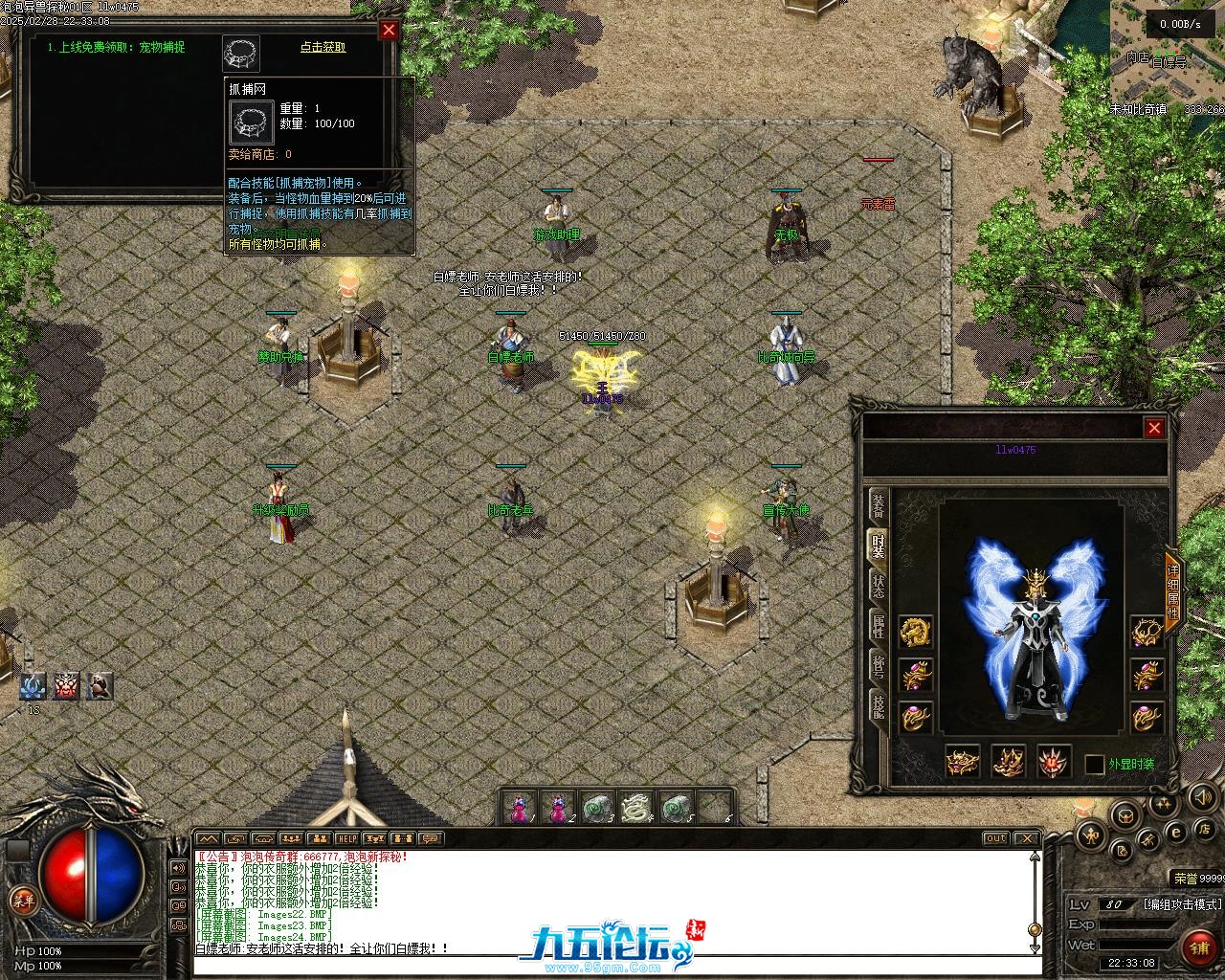Click the HELP button above chat
Screen dimensions: 1225x980
pos(346,838)
